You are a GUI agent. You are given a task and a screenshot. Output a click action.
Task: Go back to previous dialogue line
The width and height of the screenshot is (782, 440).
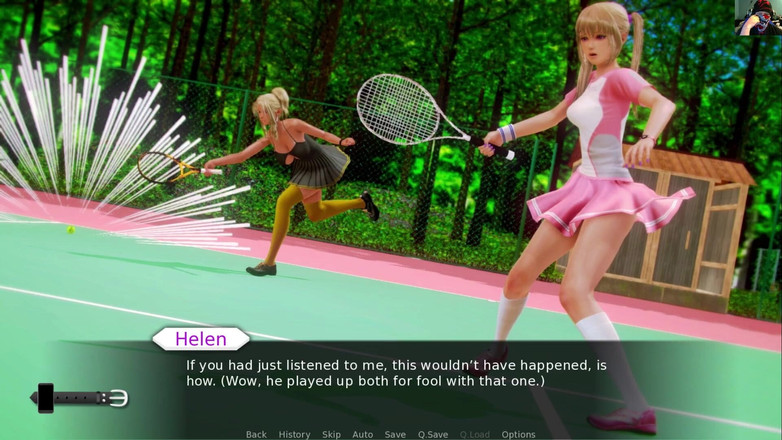click(x=256, y=434)
